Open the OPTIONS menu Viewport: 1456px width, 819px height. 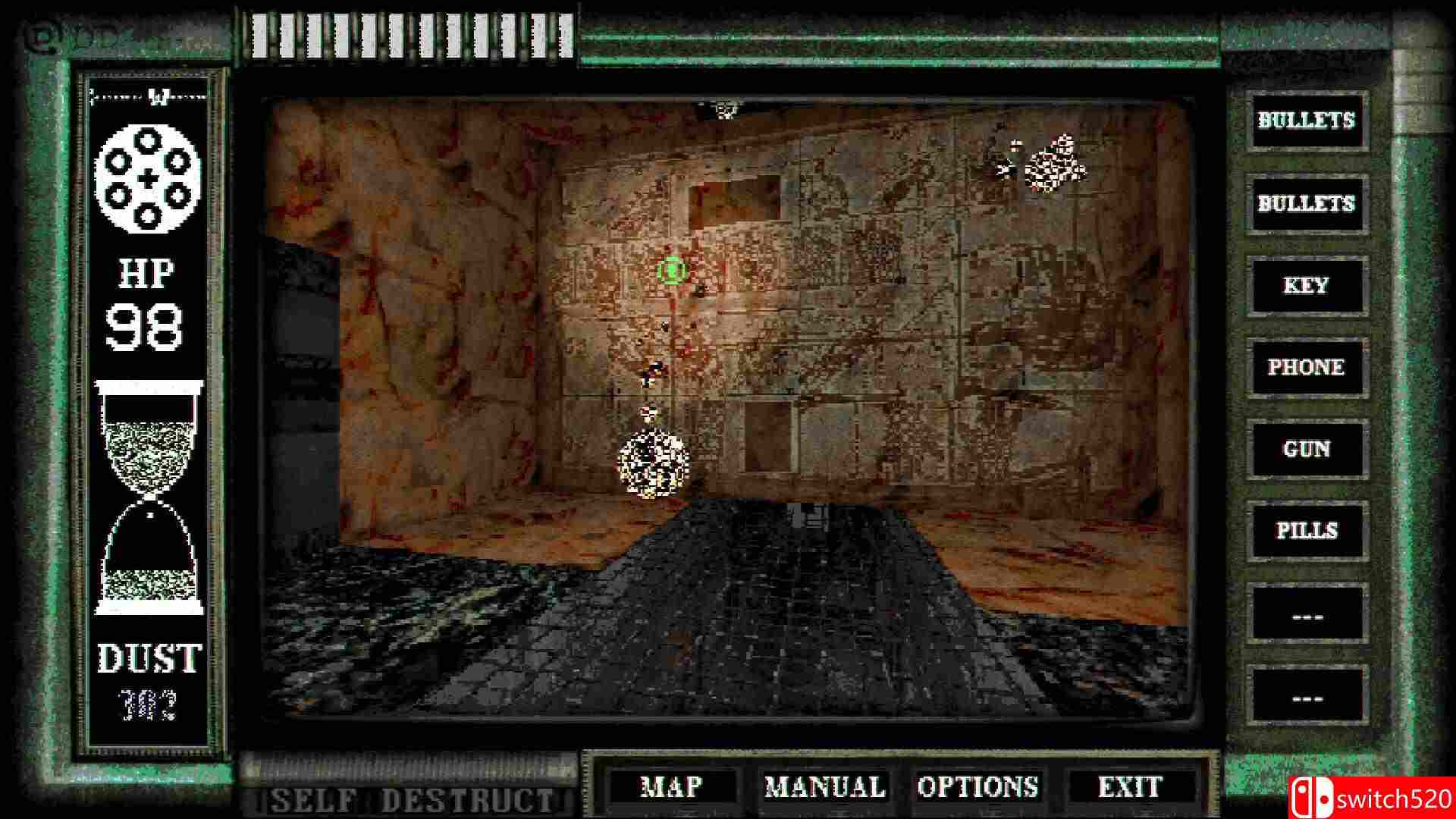click(978, 786)
